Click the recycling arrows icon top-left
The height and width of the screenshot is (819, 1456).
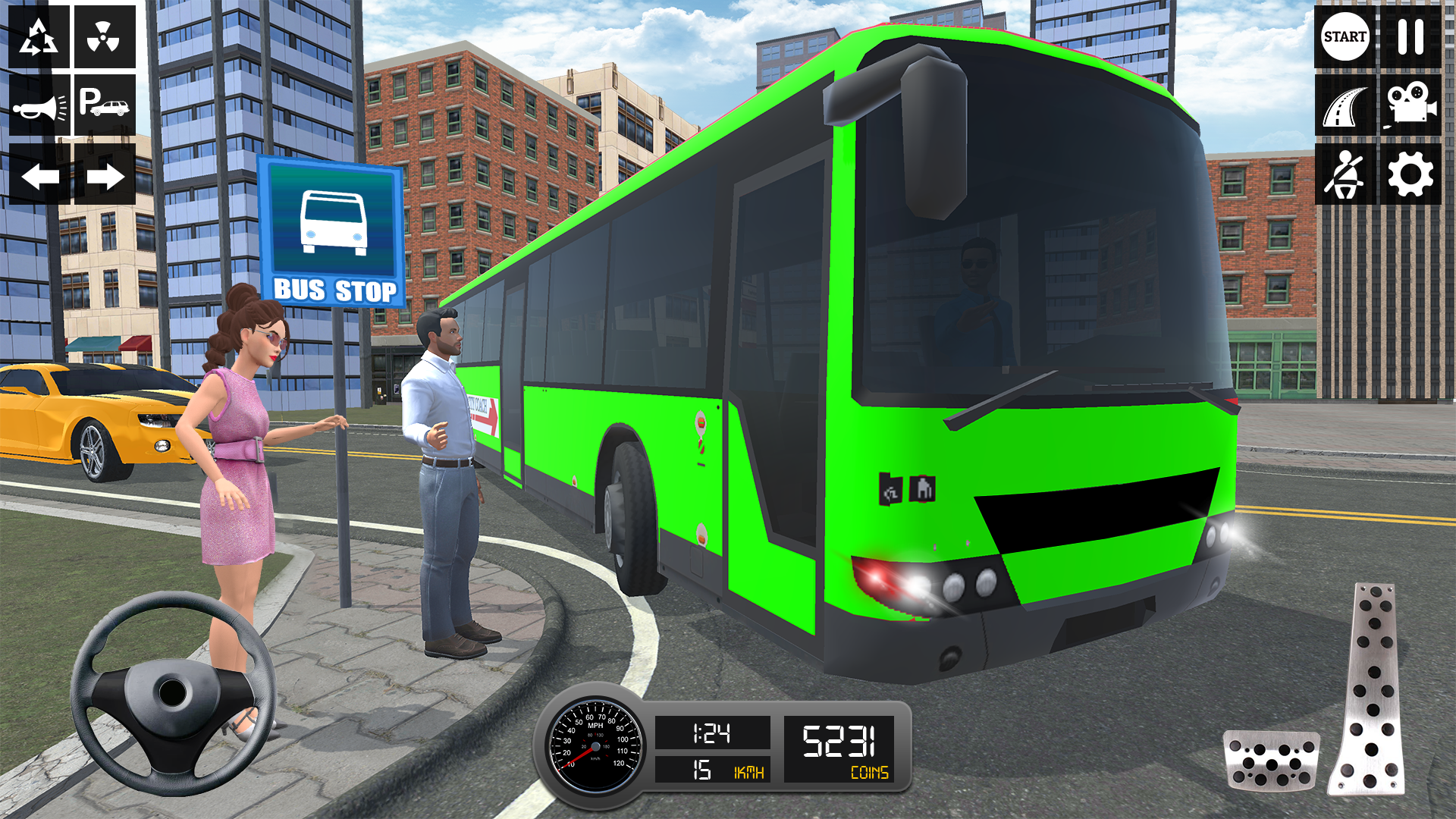[39, 36]
